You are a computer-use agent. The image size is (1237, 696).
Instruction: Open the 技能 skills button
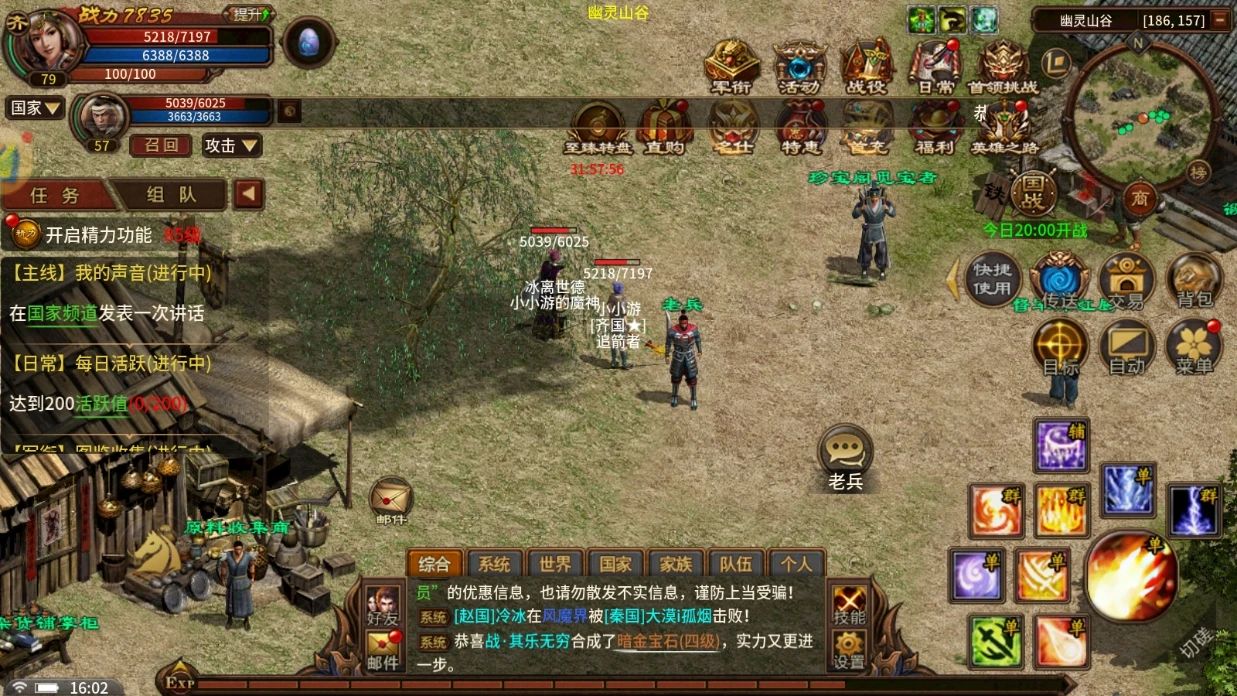pos(849,605)
